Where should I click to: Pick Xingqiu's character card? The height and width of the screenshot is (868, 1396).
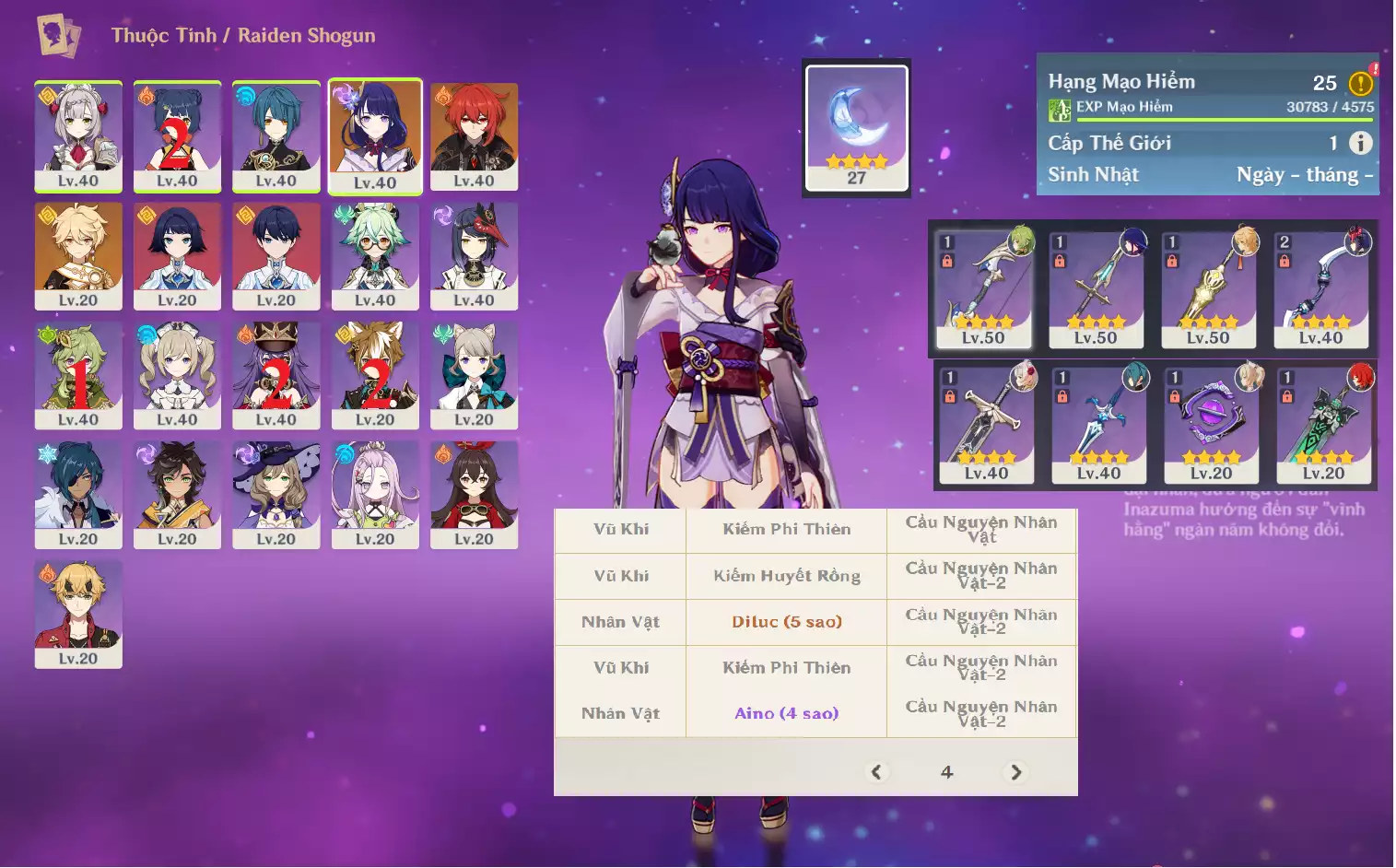tap(276, 135)
